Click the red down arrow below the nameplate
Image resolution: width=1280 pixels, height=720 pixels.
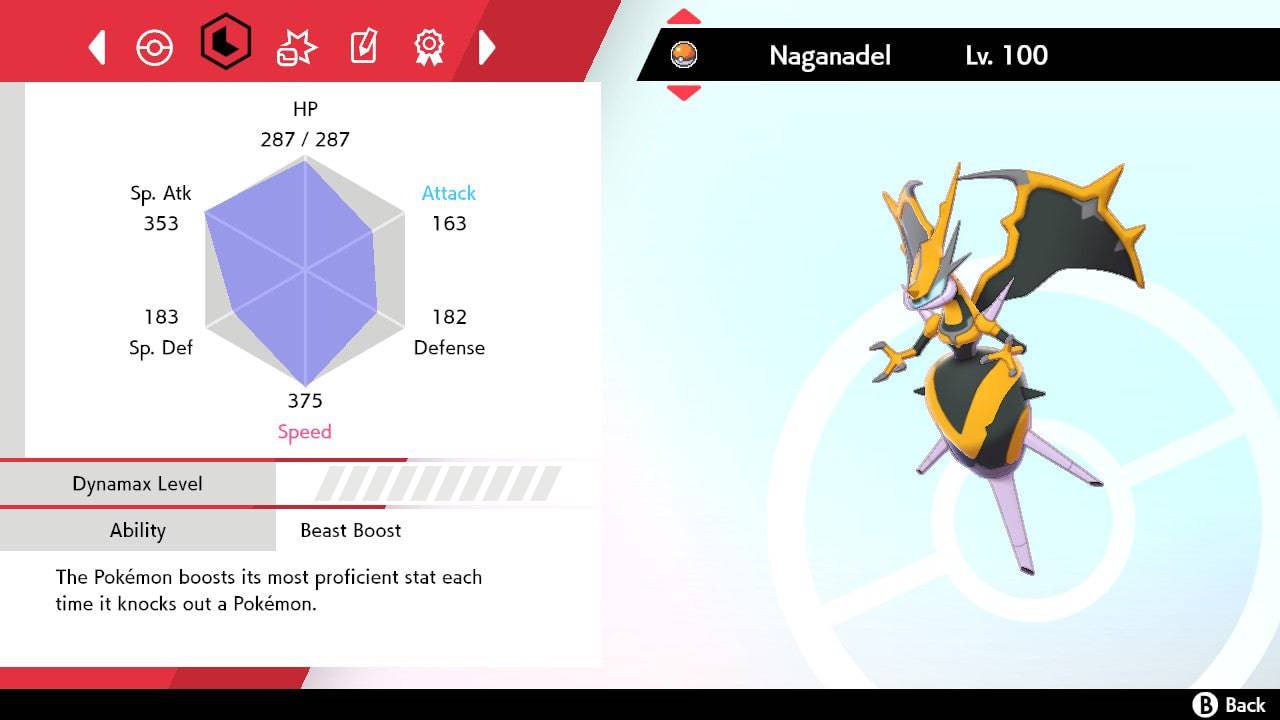683,93
